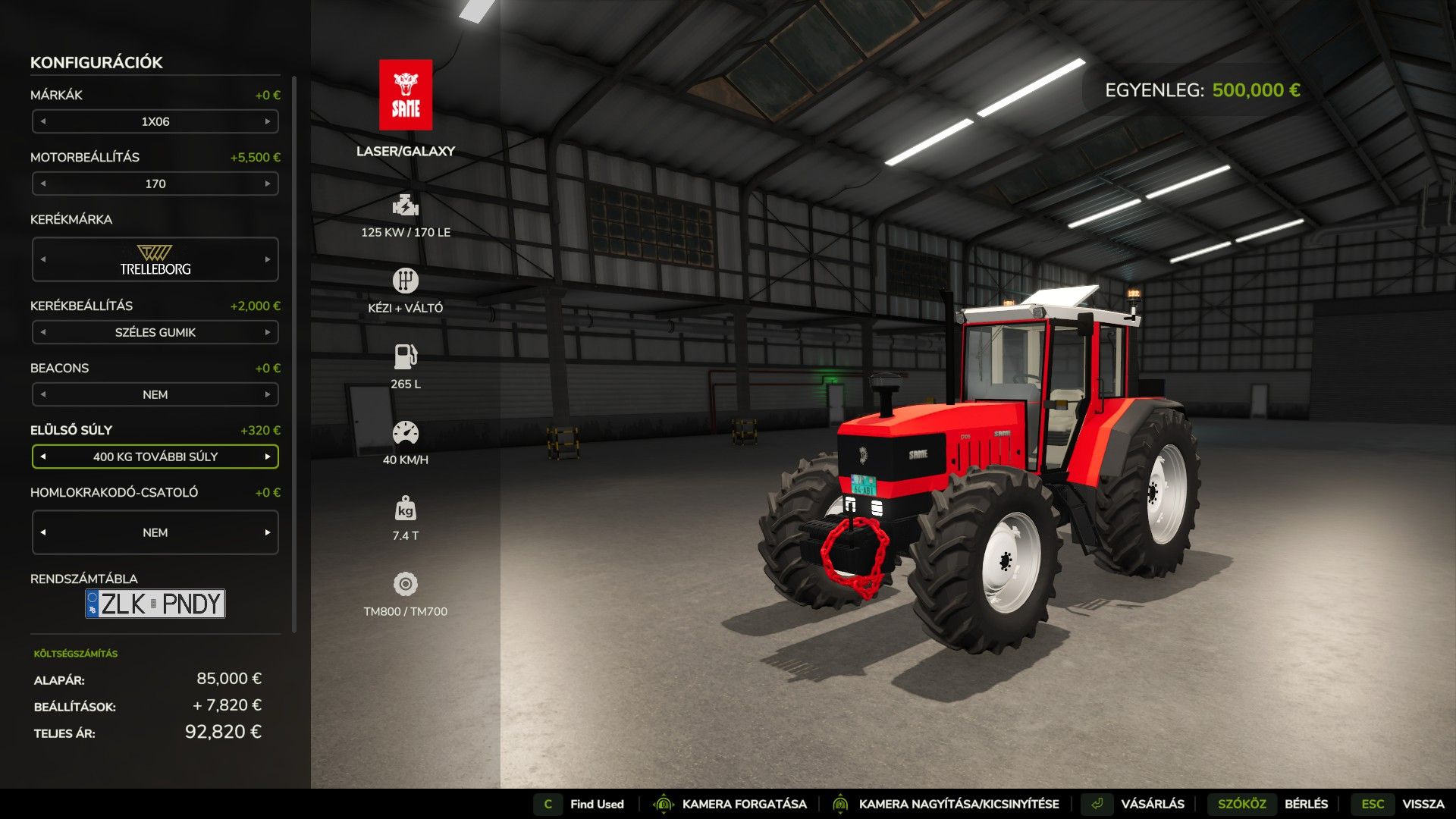Click the ZLK PNDY license plate field

point(157,604)
